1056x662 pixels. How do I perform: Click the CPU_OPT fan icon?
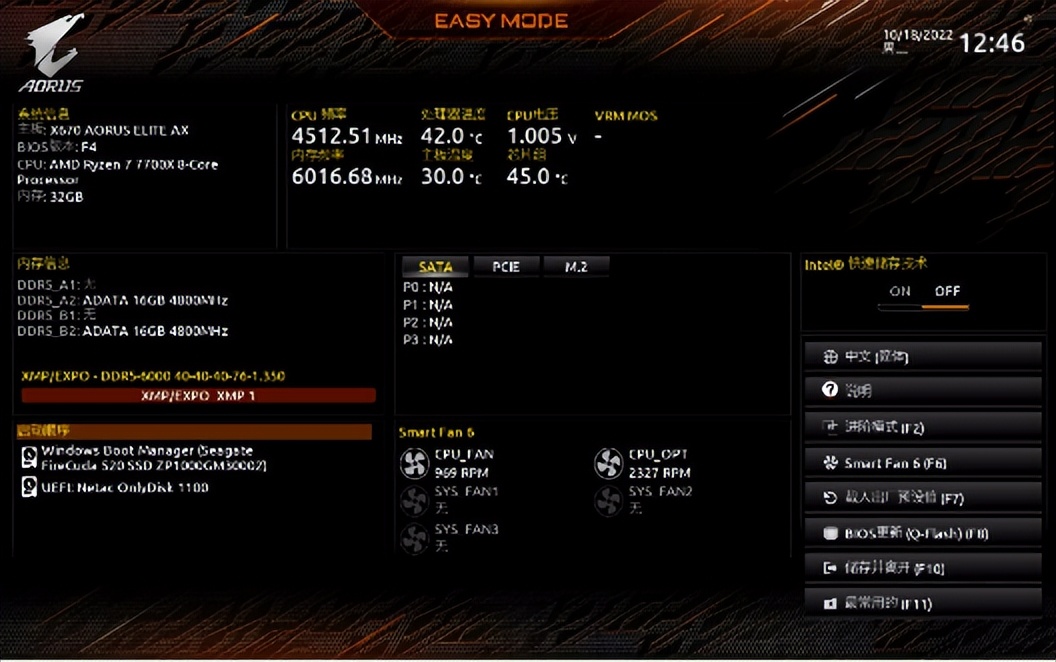click(x=608, y=462)
